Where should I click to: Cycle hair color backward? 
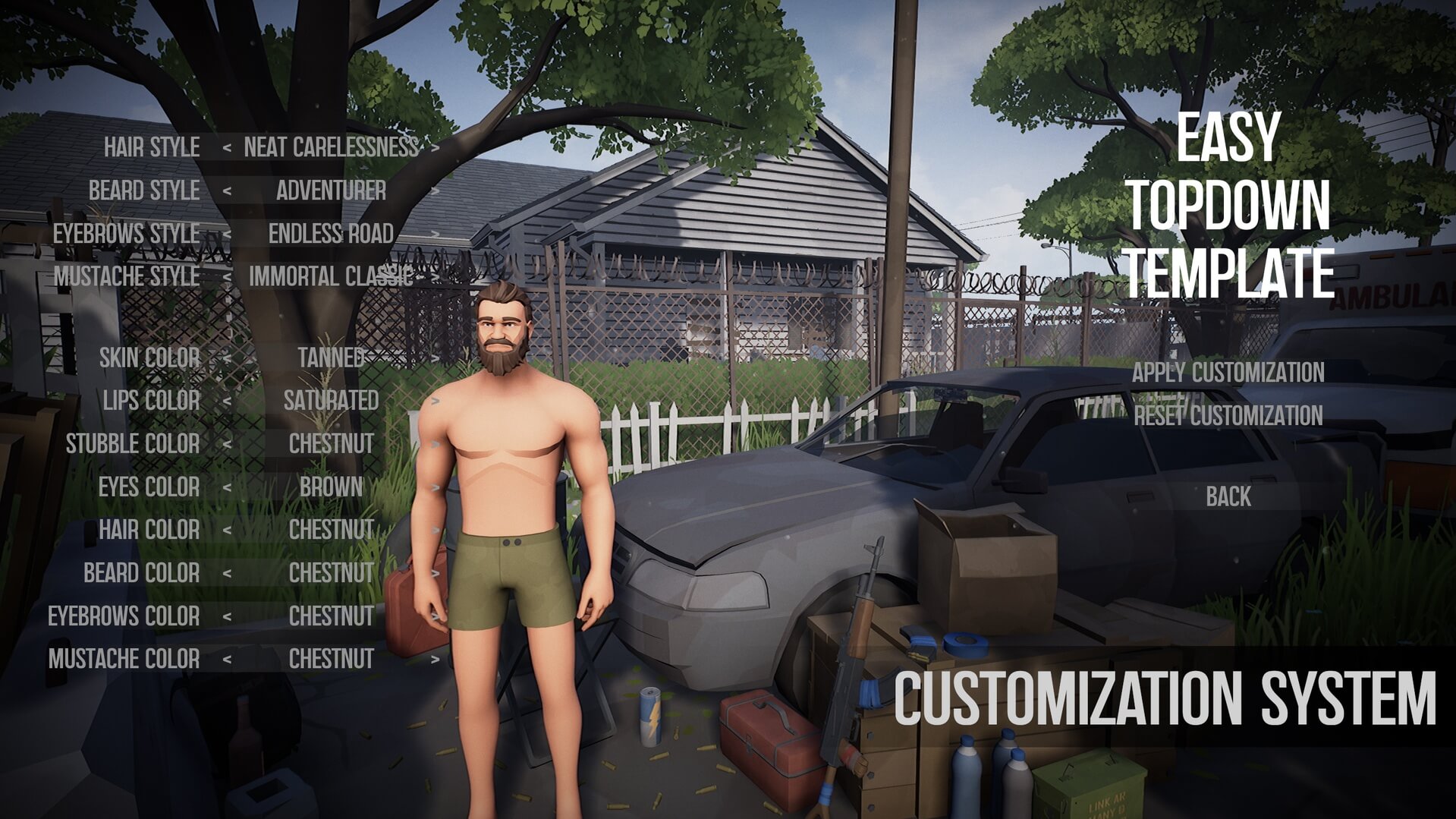(x=227, y=530)
